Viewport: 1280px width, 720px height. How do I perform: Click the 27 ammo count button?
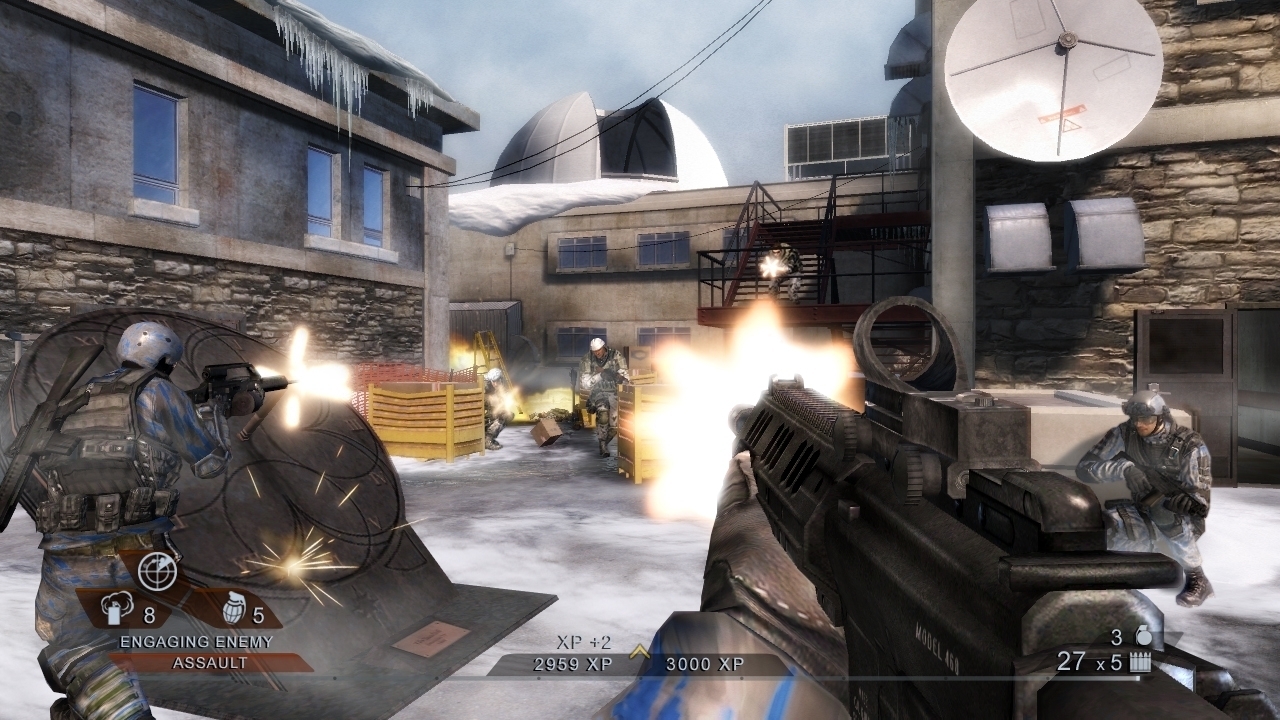pos(1071,661)
